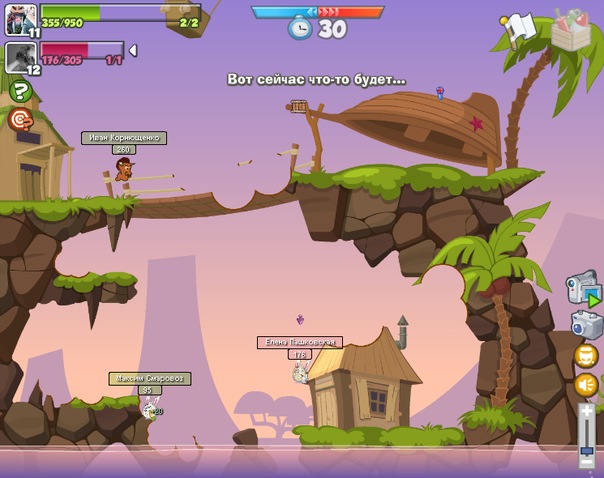Toggle sound with the orange speaker button

pyautogui.click(x=586, y=385)
